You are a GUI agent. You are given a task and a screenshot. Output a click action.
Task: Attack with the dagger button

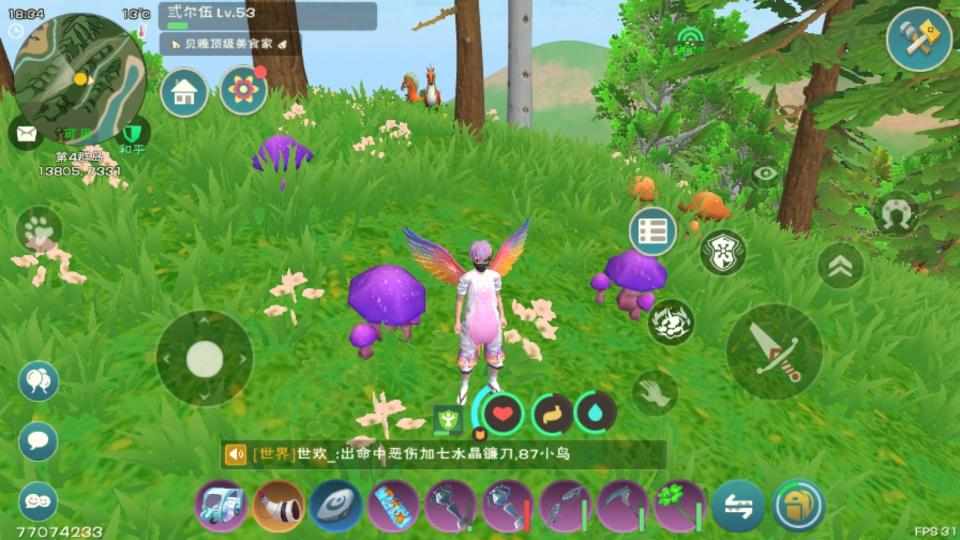[x=775, y=352]
